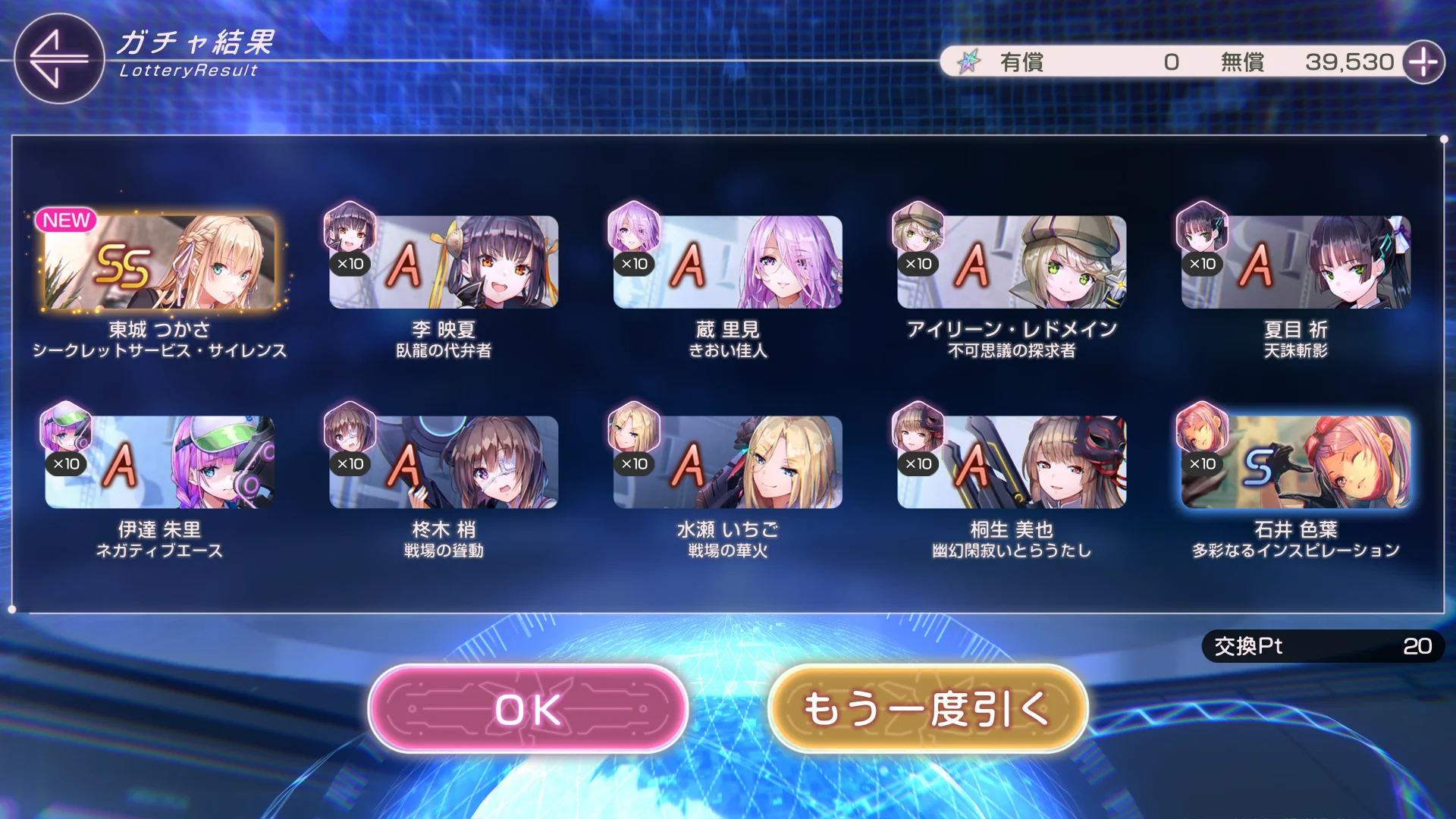1456x819 pixels.
Task: View the アイリーン・レドメイン card
Action: click(1011, 262)
